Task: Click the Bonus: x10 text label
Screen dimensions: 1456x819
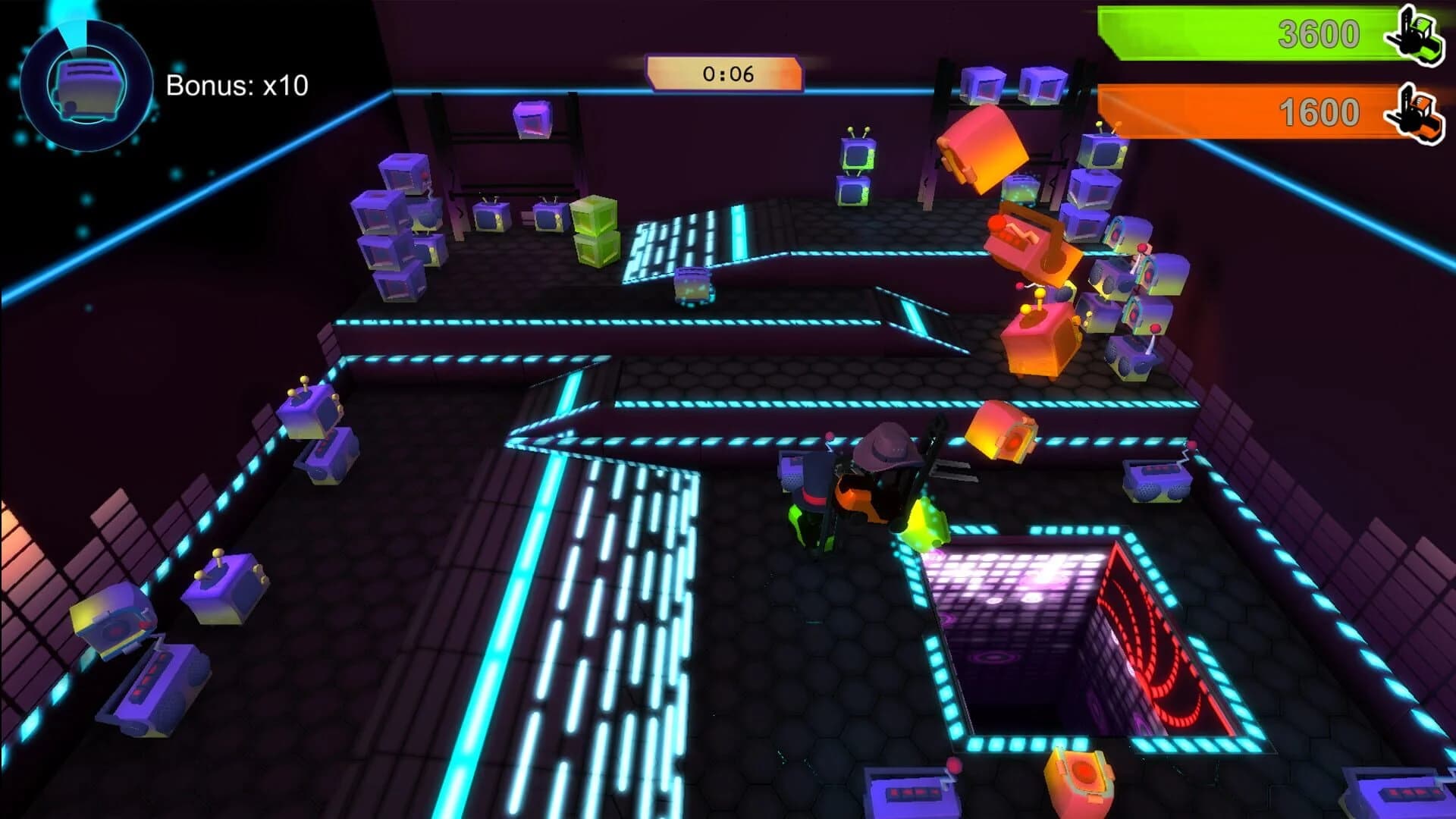Action: (x=235, y=86)
